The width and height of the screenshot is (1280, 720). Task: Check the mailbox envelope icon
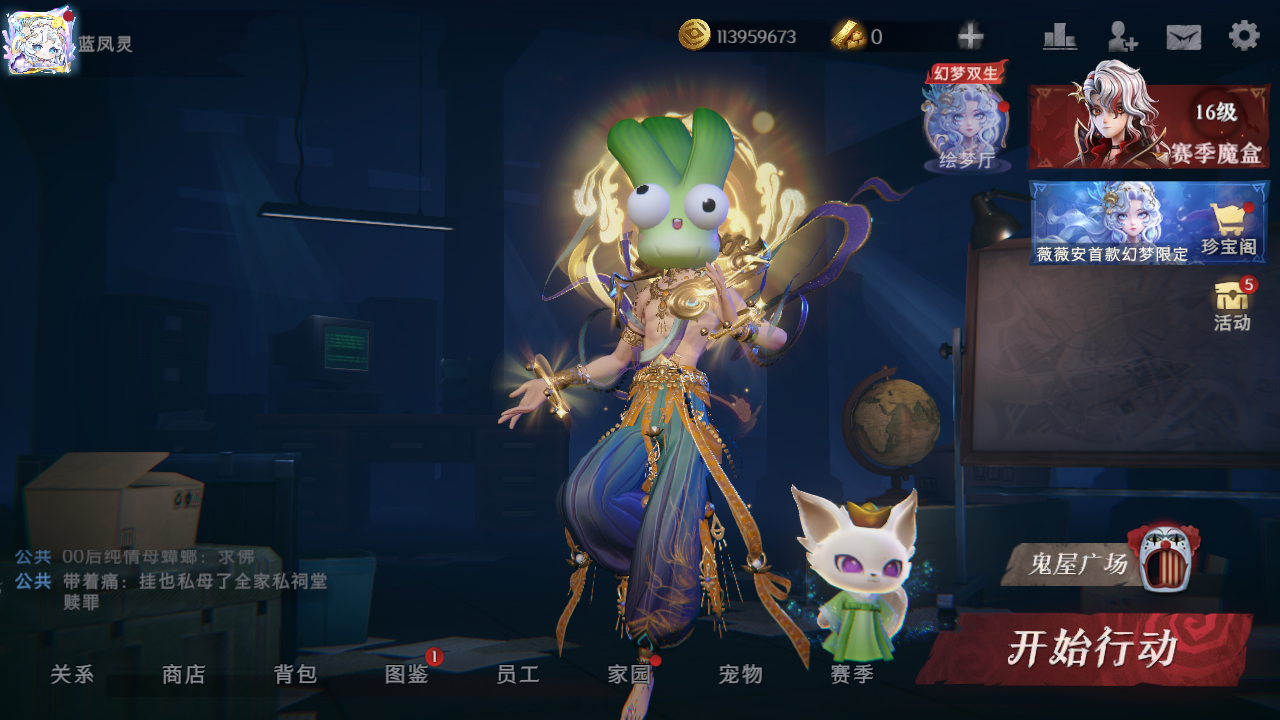point(1184,37)
